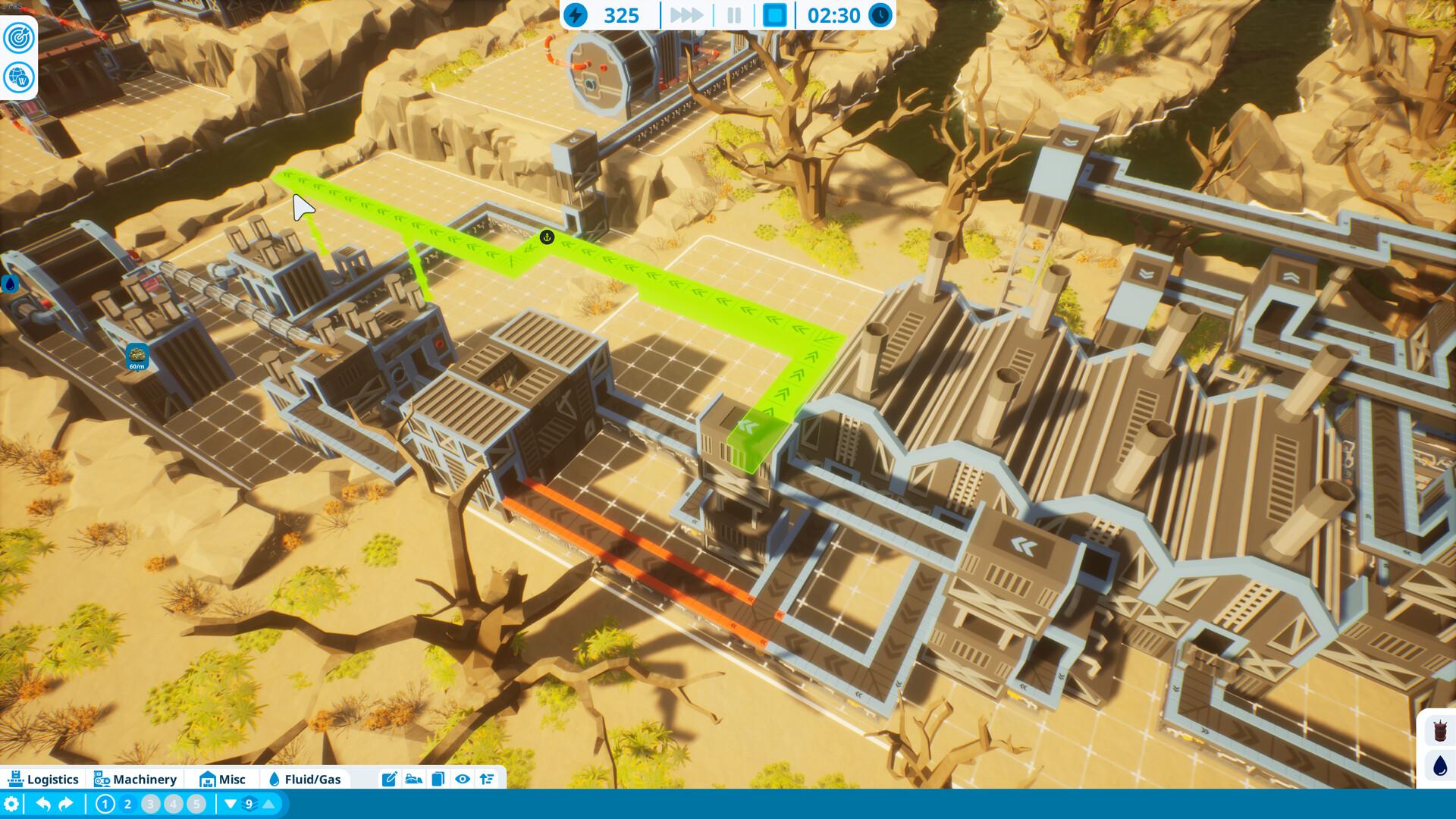
Task: Click the conveyor elevation arrow tool
Action: [488, 779]
